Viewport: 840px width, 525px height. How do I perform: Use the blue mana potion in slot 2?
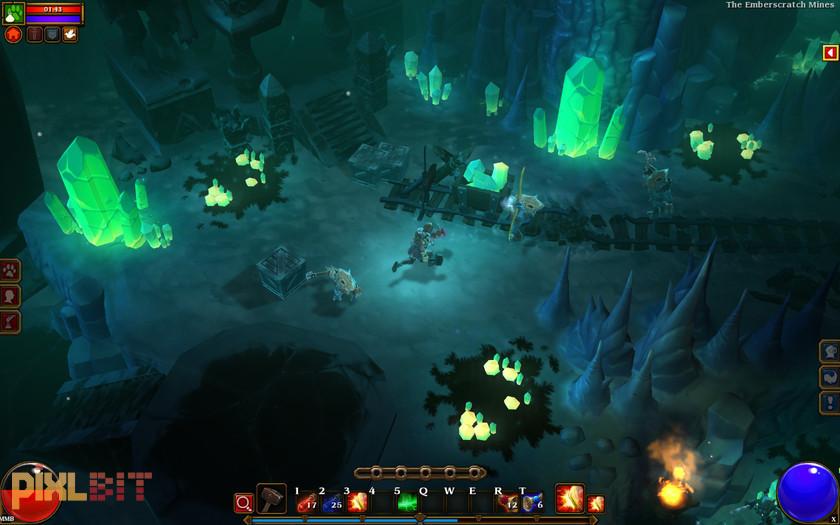click(x=331, y=502)
